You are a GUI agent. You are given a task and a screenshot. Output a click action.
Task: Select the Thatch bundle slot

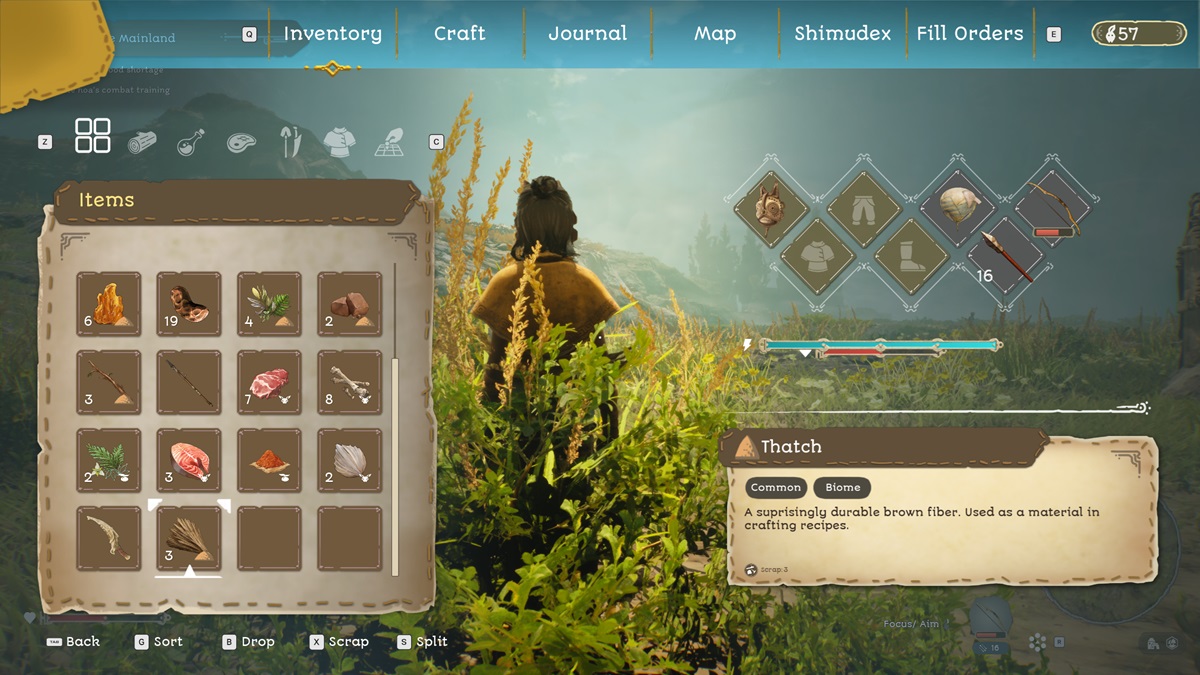coord(189,538)
